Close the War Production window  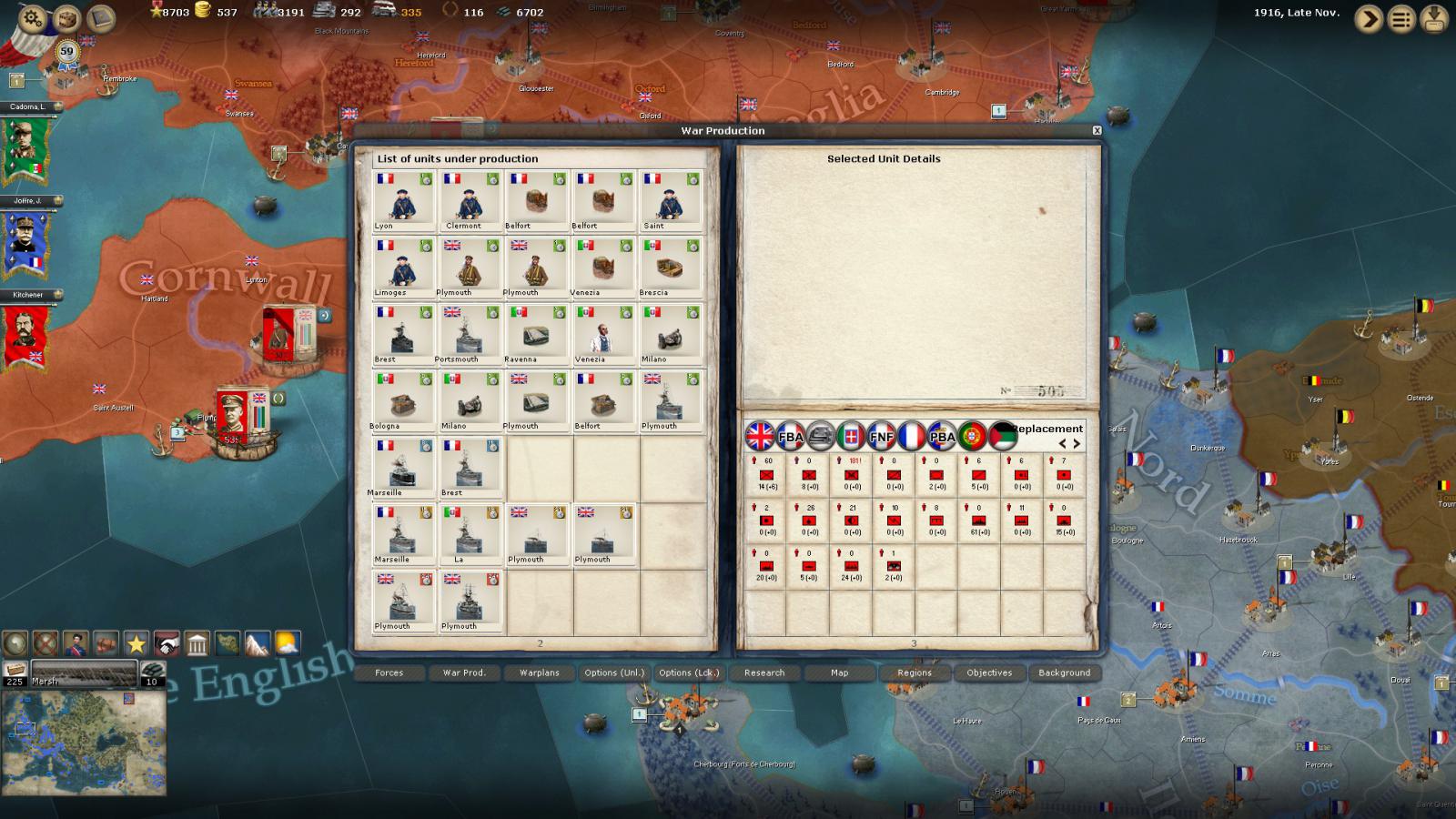click(1097, 130)
